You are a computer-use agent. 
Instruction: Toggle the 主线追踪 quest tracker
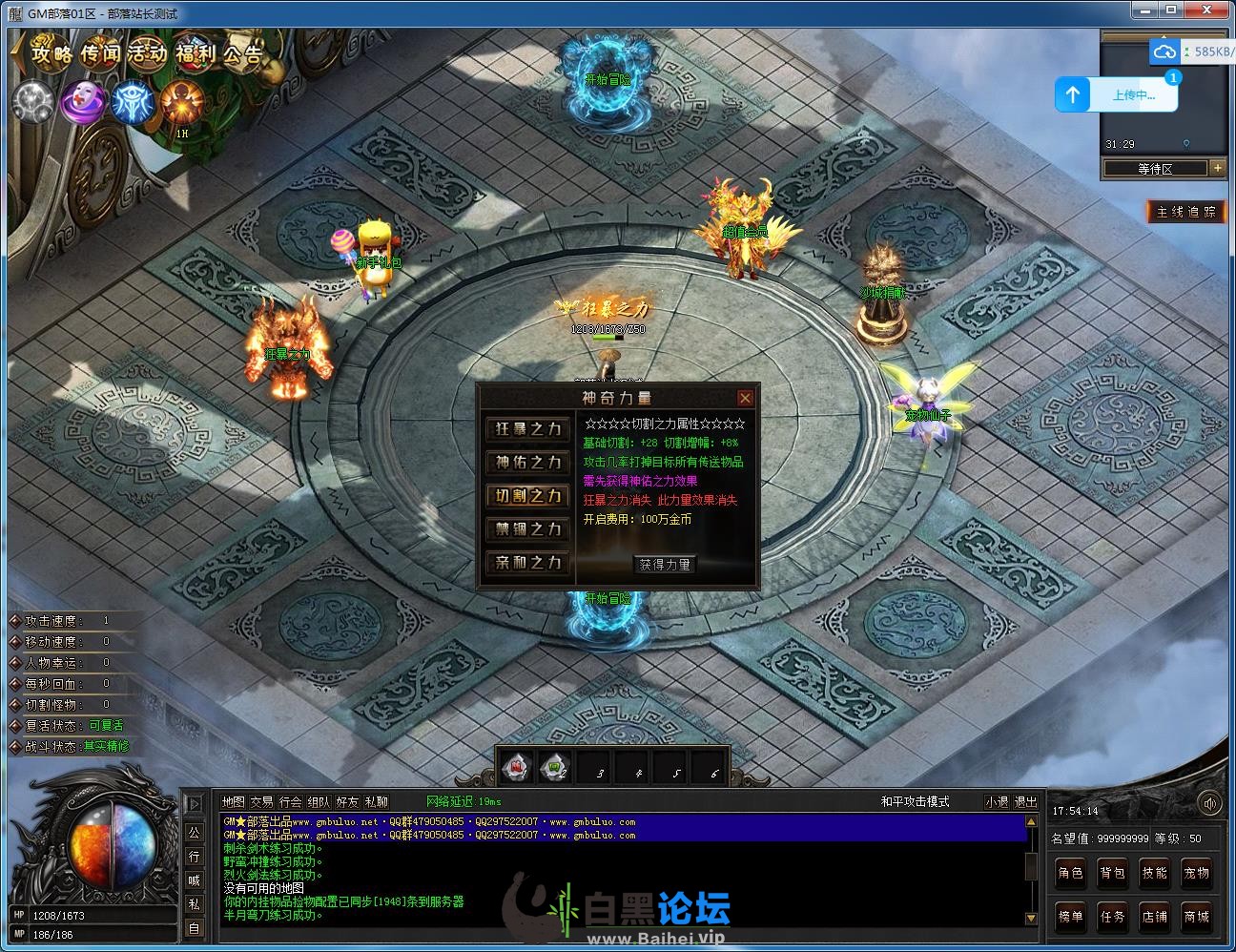[1185, 212]
